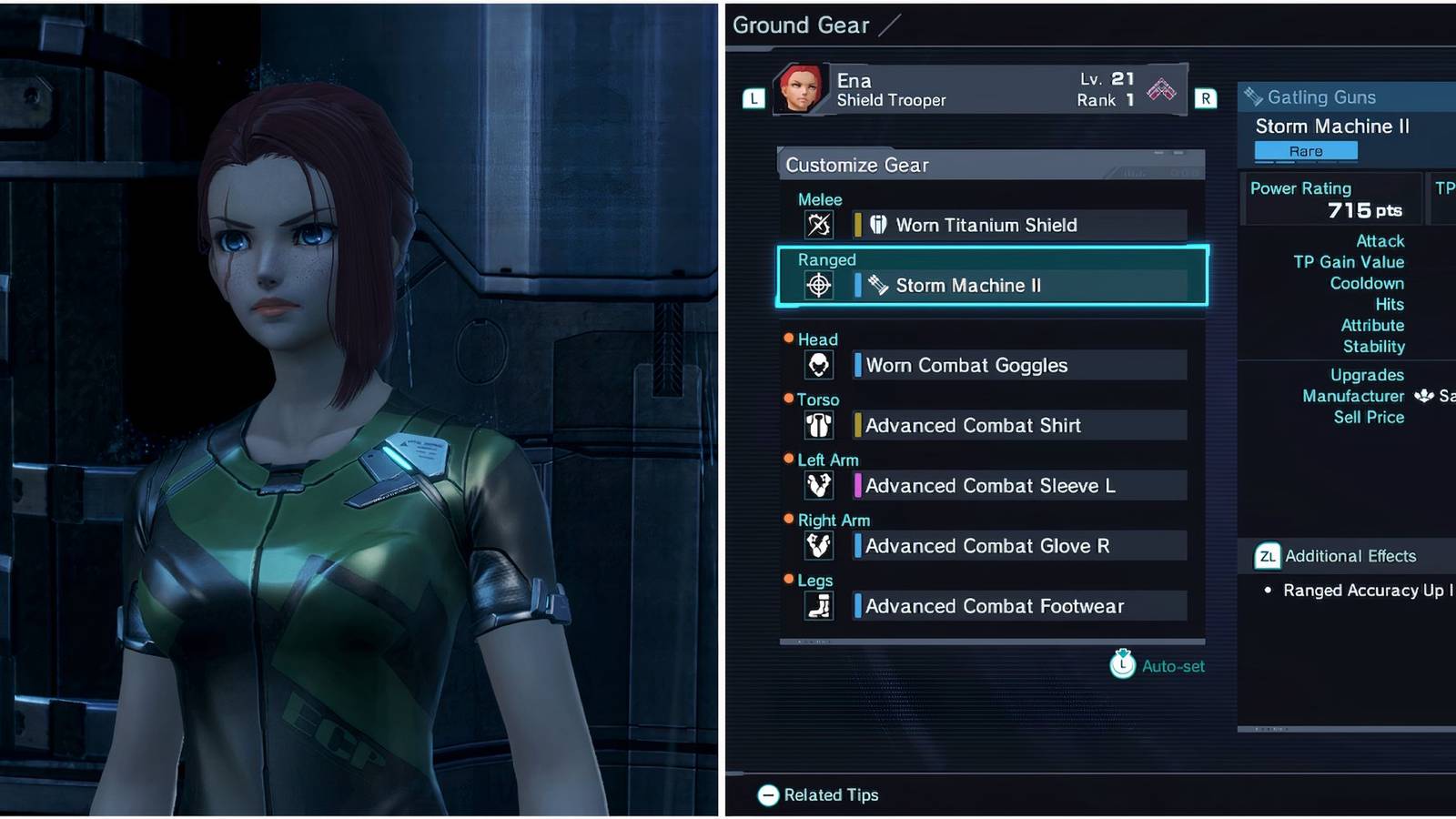This screenshot has width=1456, height=819.
Task: Click the pink quality bar on Advanced Combat Sleeve L
Action: pyautogui.click(x=856, y=485)
